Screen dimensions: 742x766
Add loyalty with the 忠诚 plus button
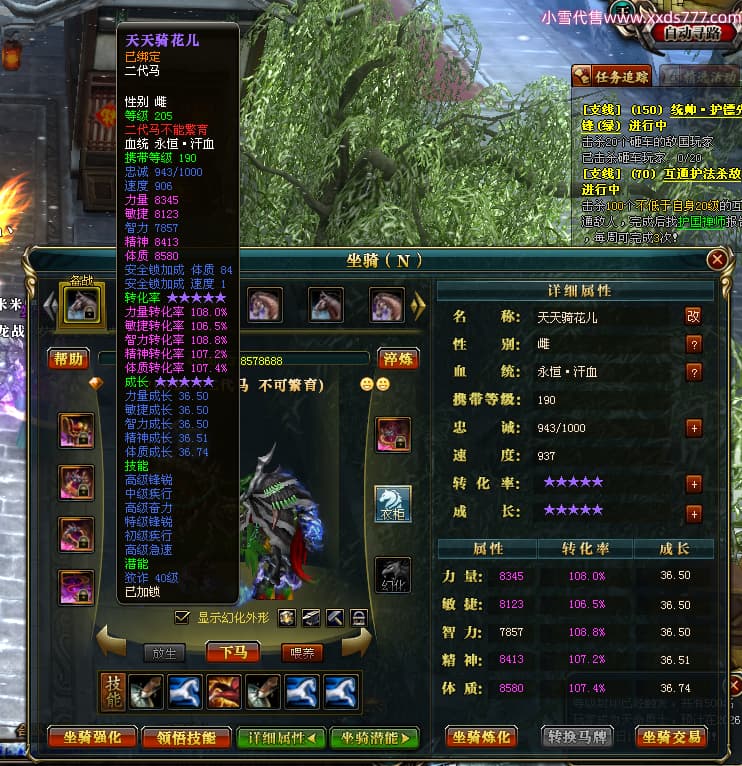pyautogui.click(x=694, y=428)
